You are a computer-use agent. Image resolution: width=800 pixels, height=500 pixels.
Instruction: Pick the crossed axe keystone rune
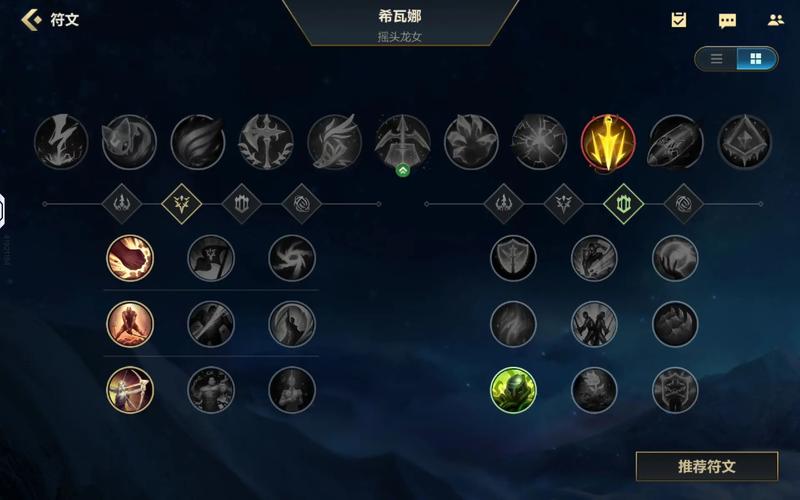pyautogui.click(x=266, y=142)
